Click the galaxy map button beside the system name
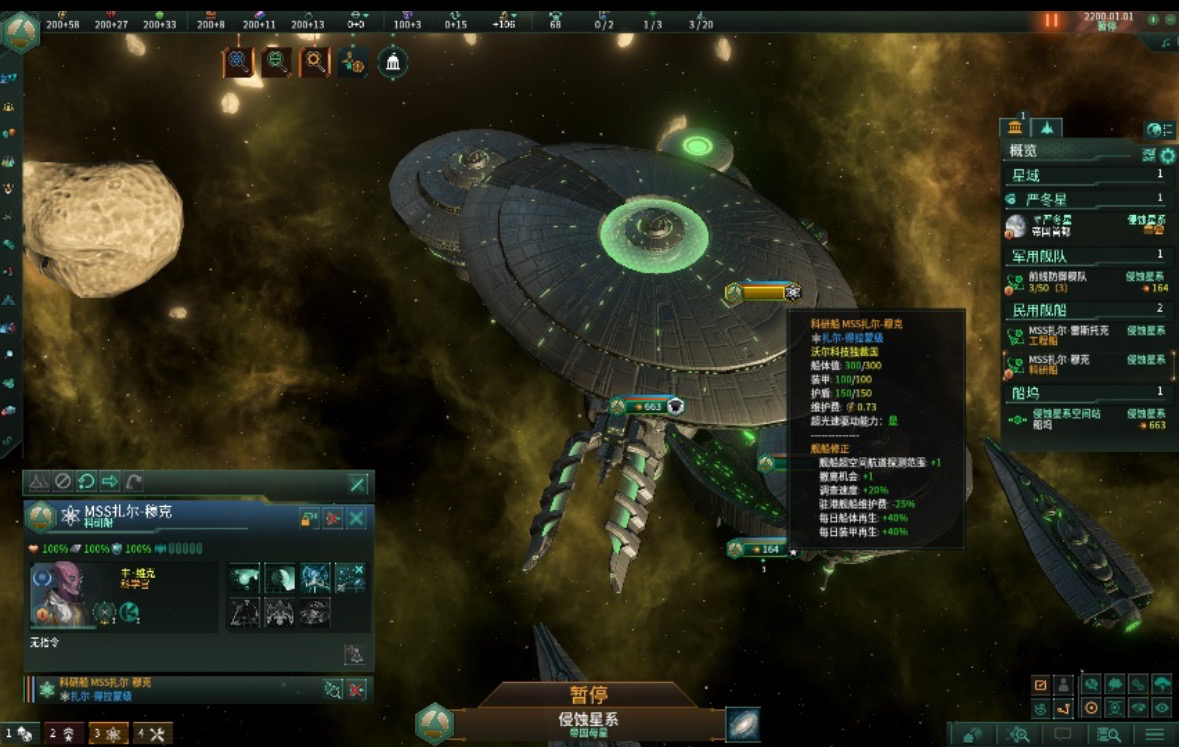 pos(742,724)
